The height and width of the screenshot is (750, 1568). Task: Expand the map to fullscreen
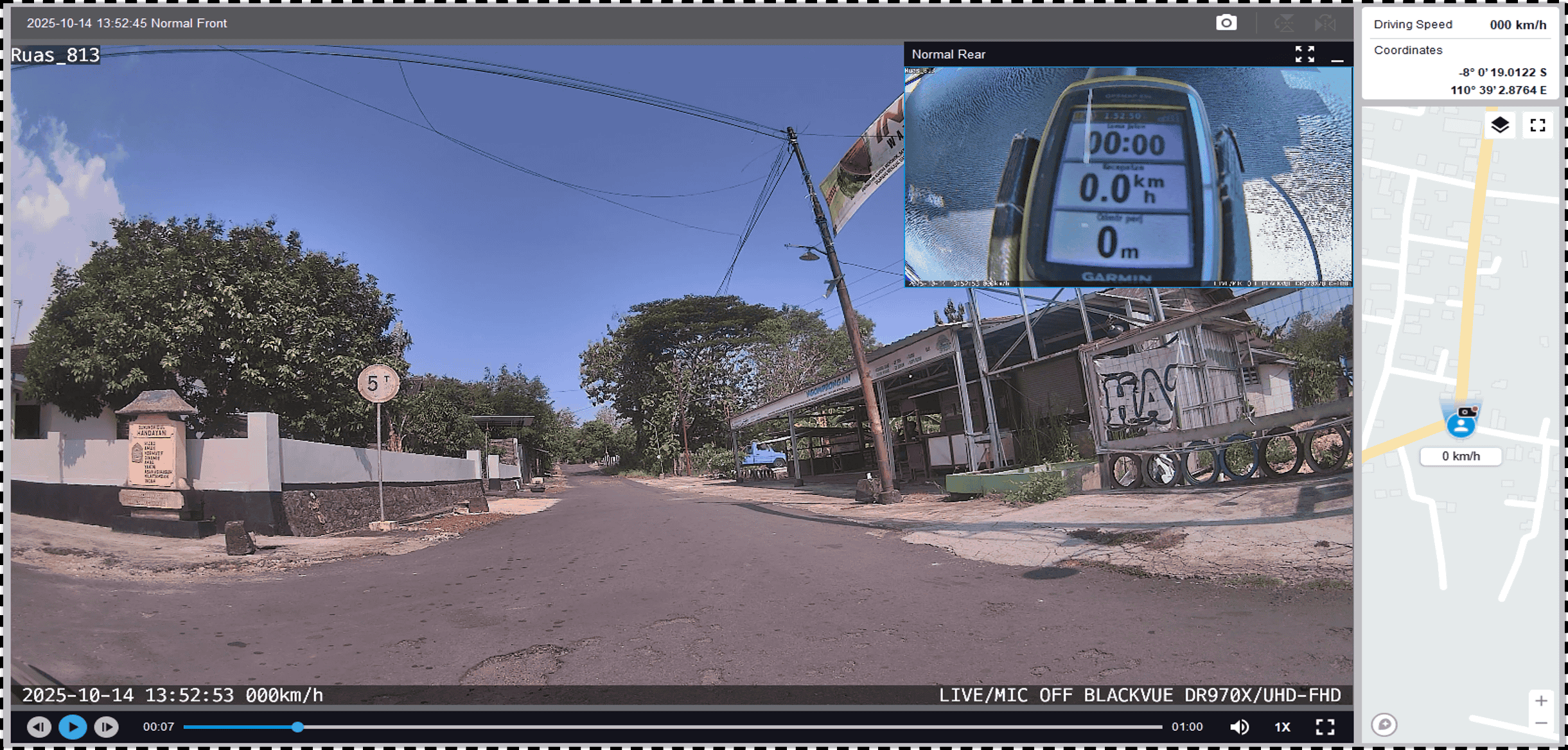click(1538, 125)
